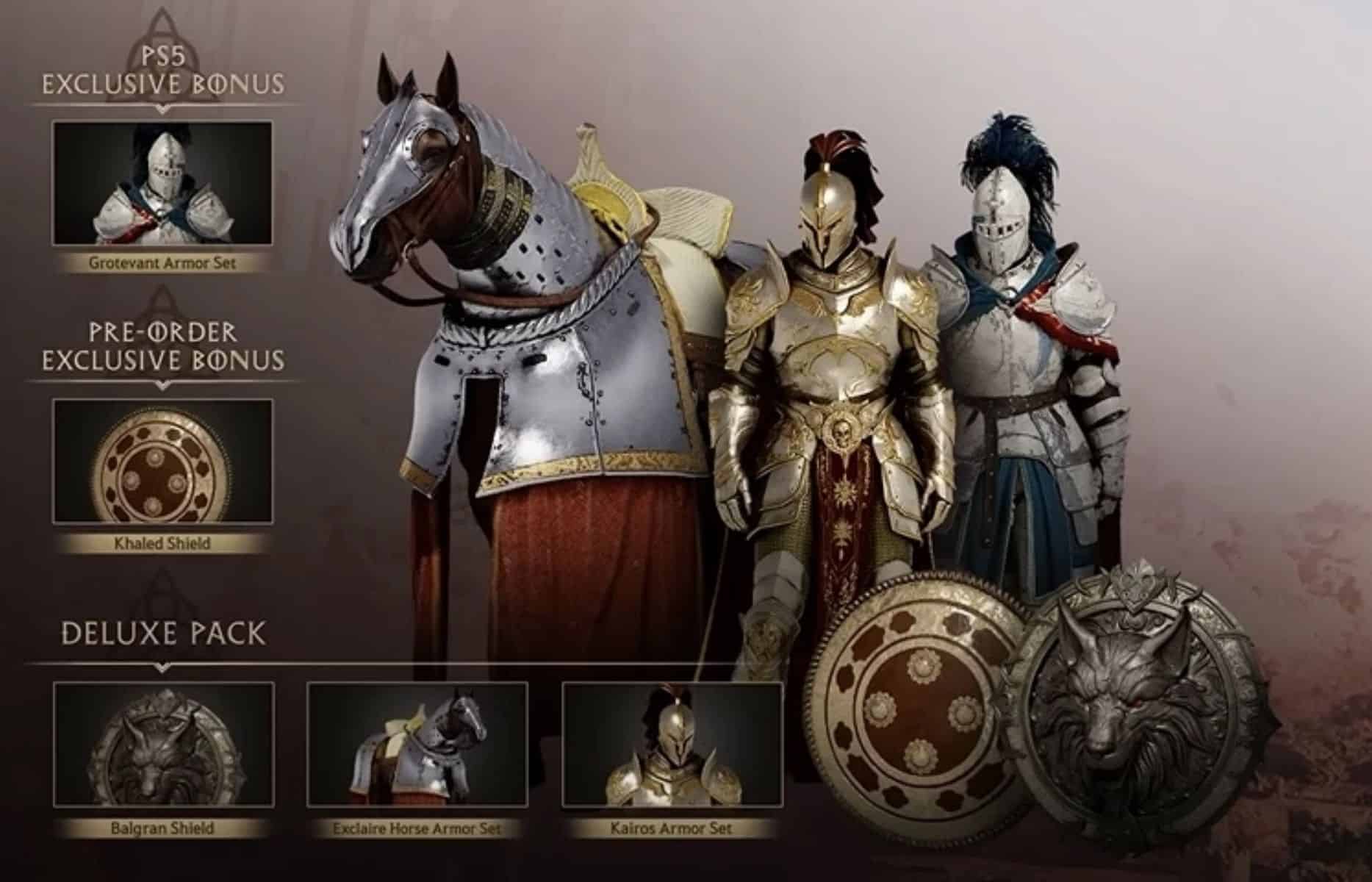
Task: Choose the Khaled Shield bonus thumbnail
Action: (x=162, y=462)
